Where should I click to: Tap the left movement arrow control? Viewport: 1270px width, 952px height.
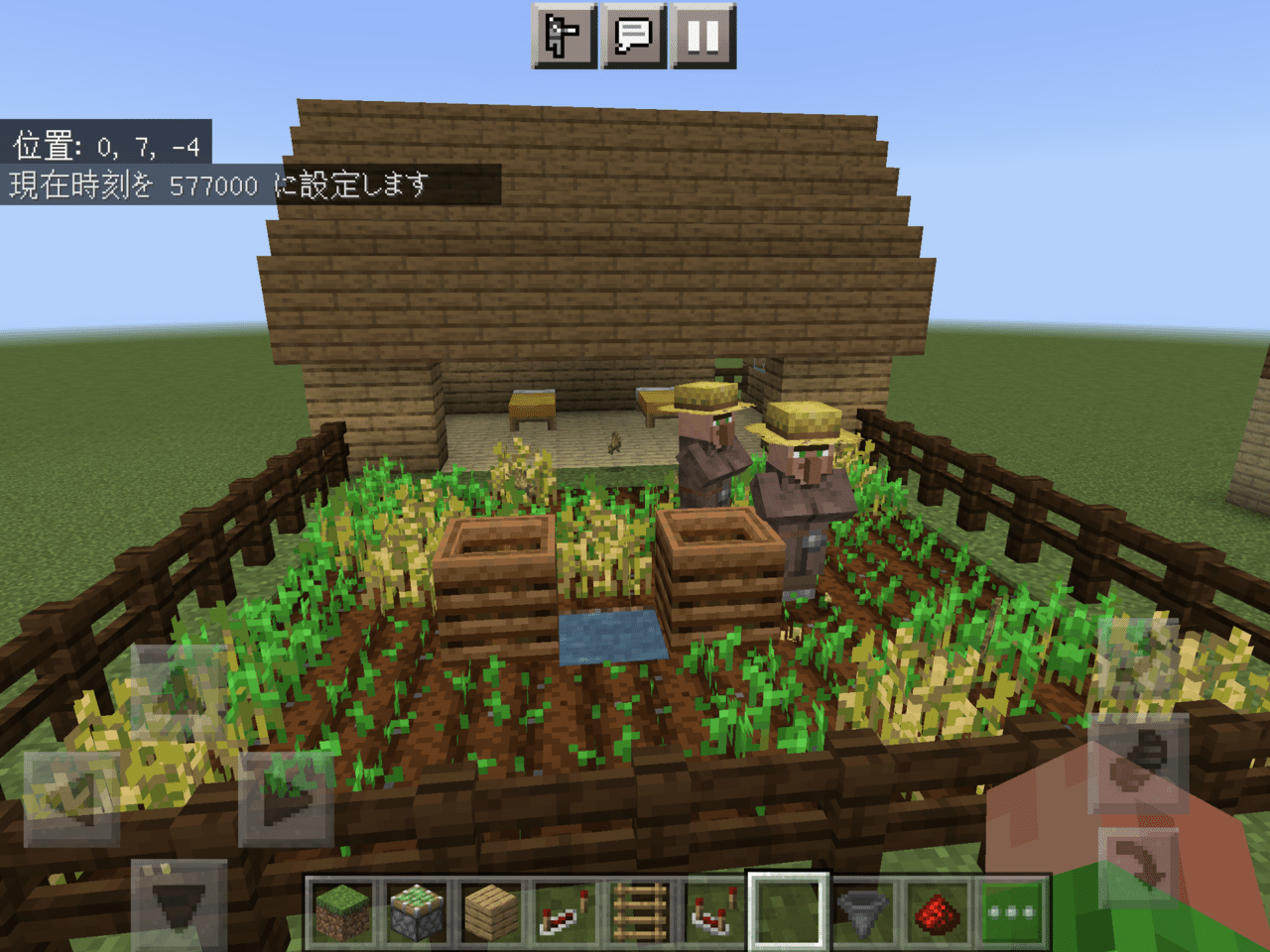70,797
